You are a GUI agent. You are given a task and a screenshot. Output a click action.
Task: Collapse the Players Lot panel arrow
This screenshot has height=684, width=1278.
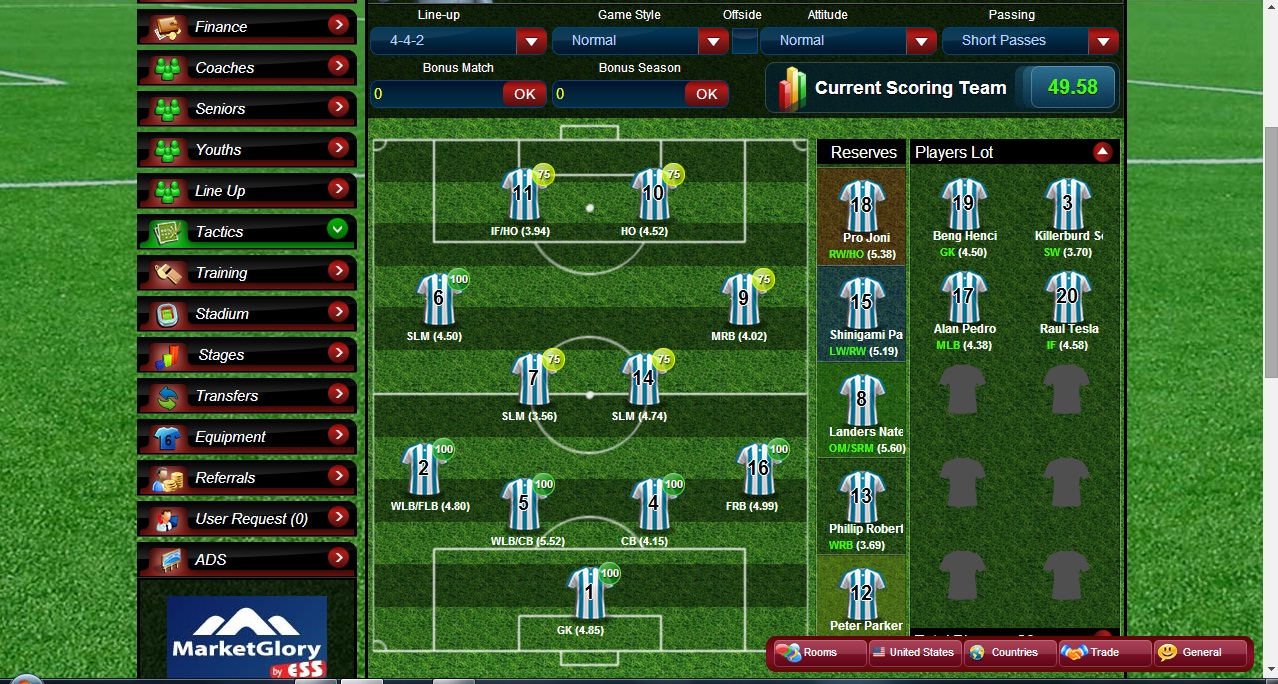pyautogui.click(x=1102, y=152)
